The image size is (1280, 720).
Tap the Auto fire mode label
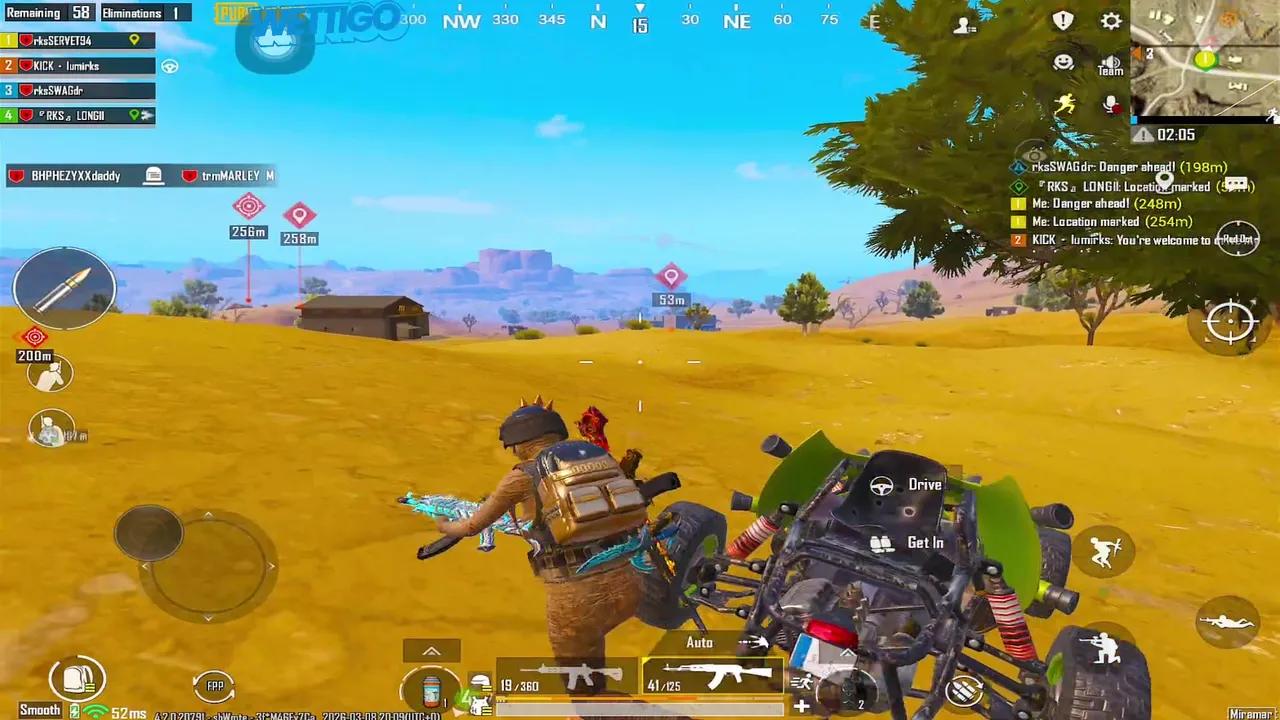pos(700,642)
